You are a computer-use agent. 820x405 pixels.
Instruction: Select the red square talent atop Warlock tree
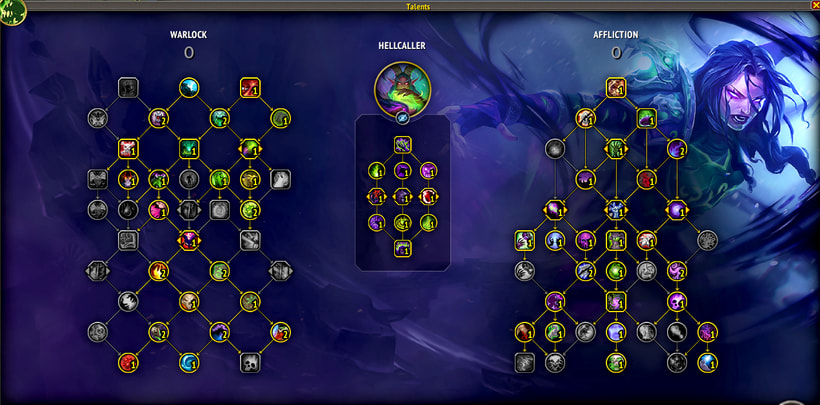pos(250,88)
